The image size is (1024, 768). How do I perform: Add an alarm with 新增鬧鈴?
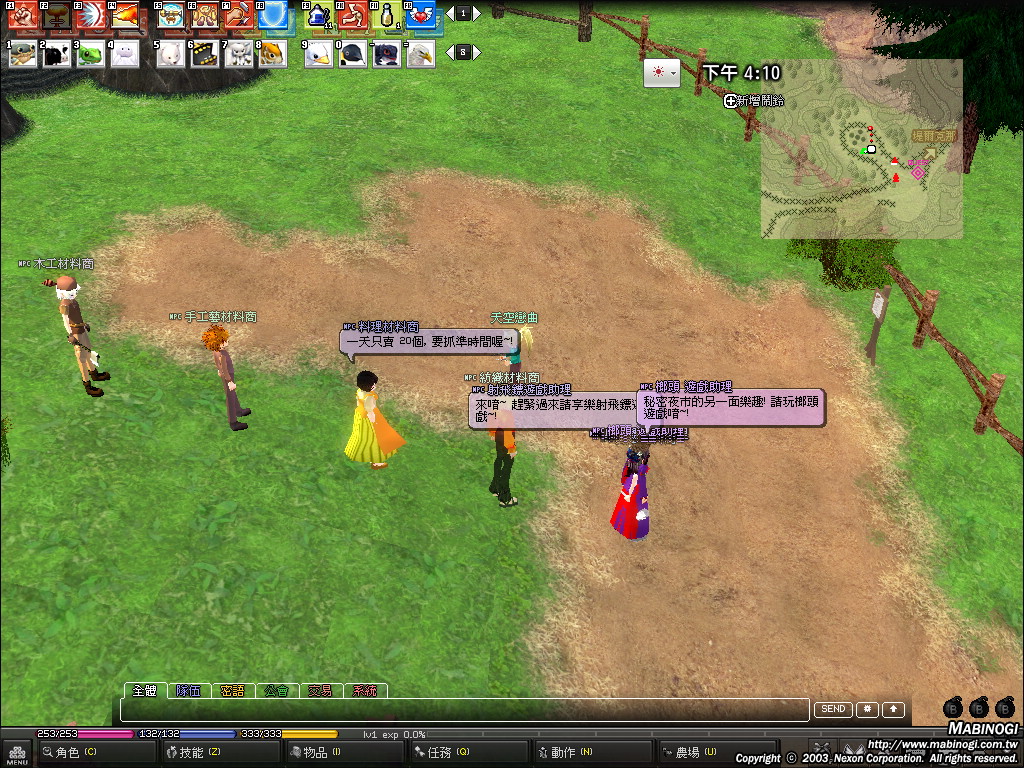(754, 101)
